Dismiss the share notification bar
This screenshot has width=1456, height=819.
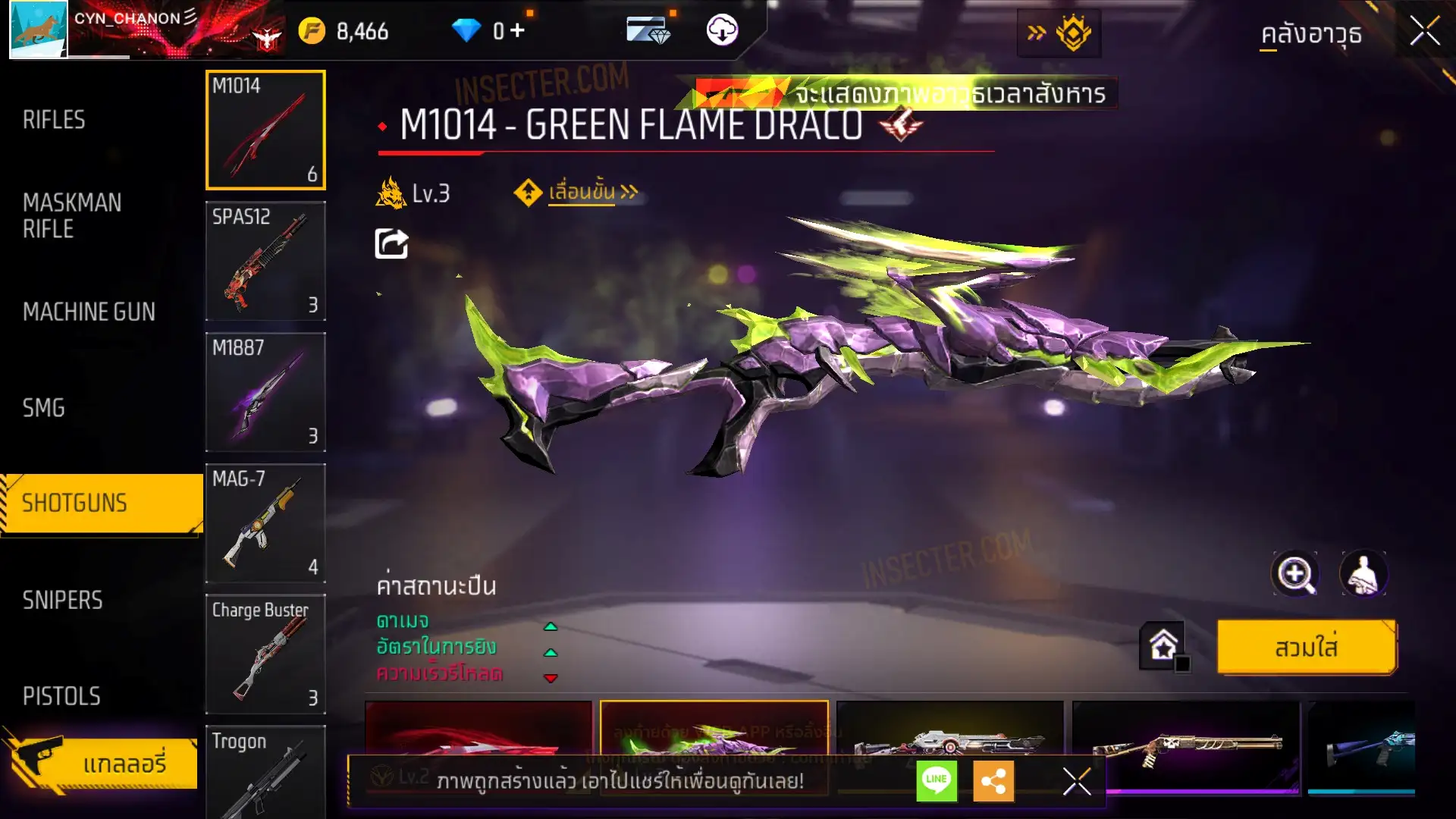(1076, 780)
